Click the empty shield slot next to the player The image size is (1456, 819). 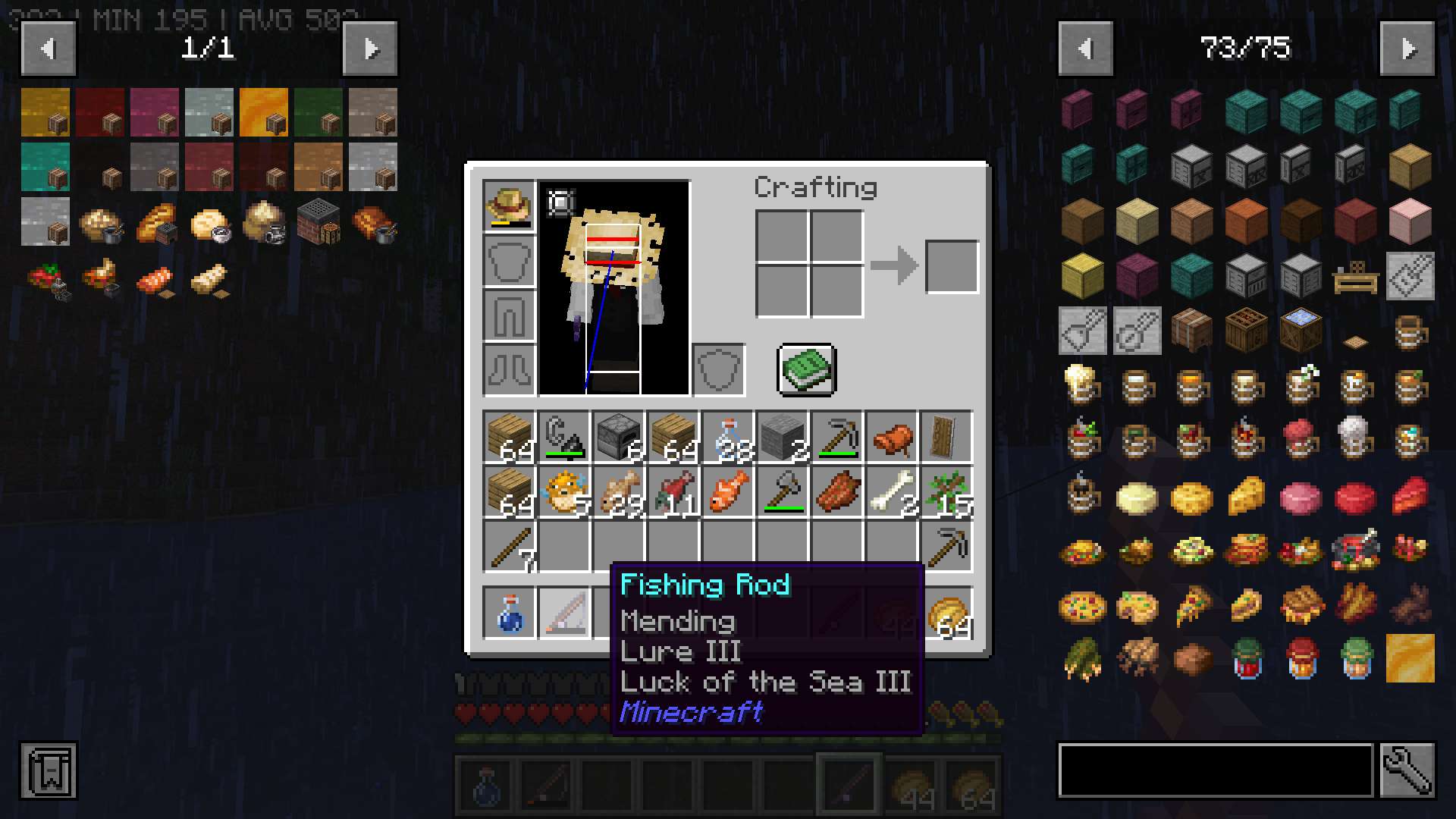point(717,370)
